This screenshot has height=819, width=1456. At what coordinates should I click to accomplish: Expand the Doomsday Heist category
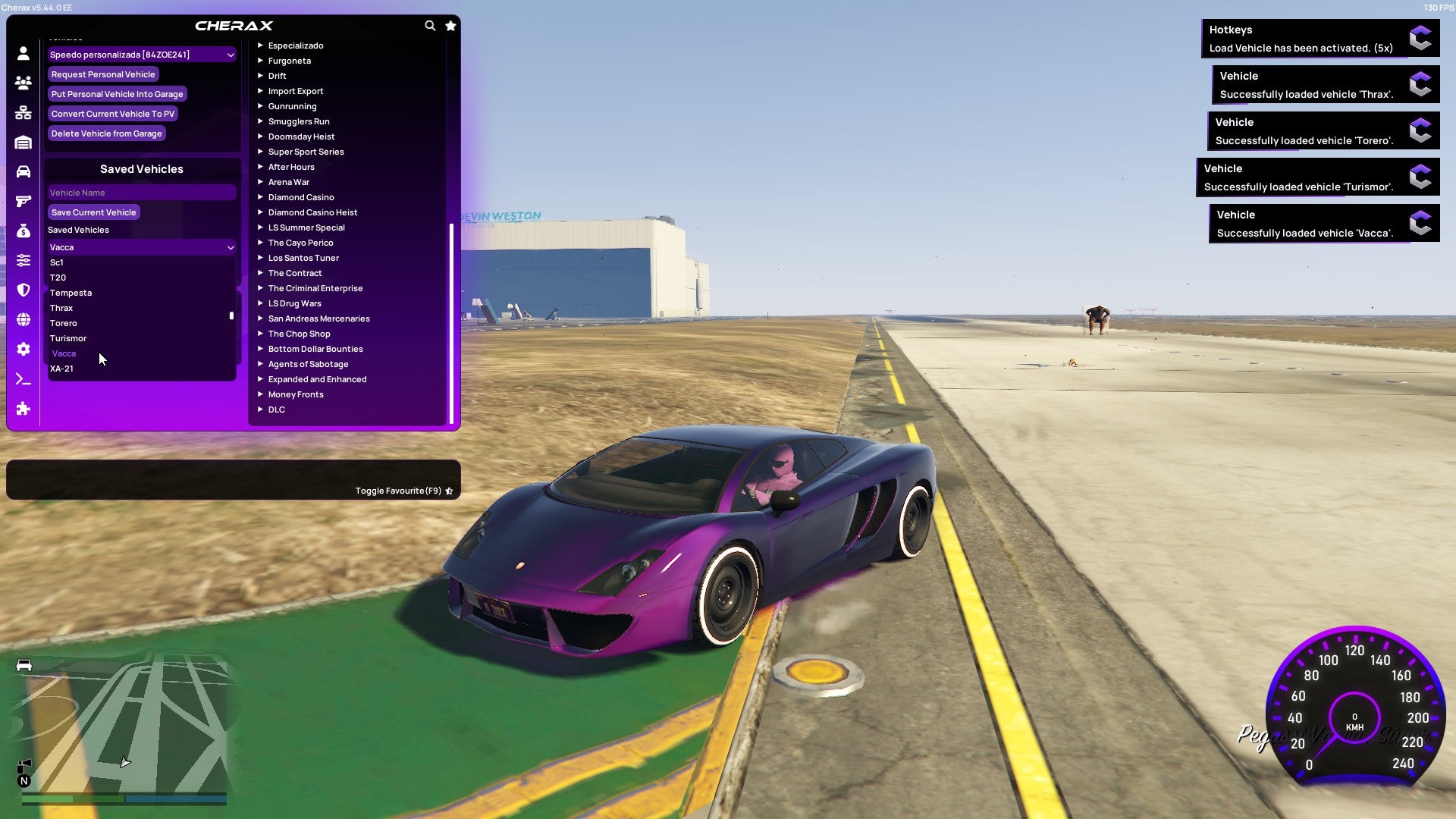[x=303, y=136]
